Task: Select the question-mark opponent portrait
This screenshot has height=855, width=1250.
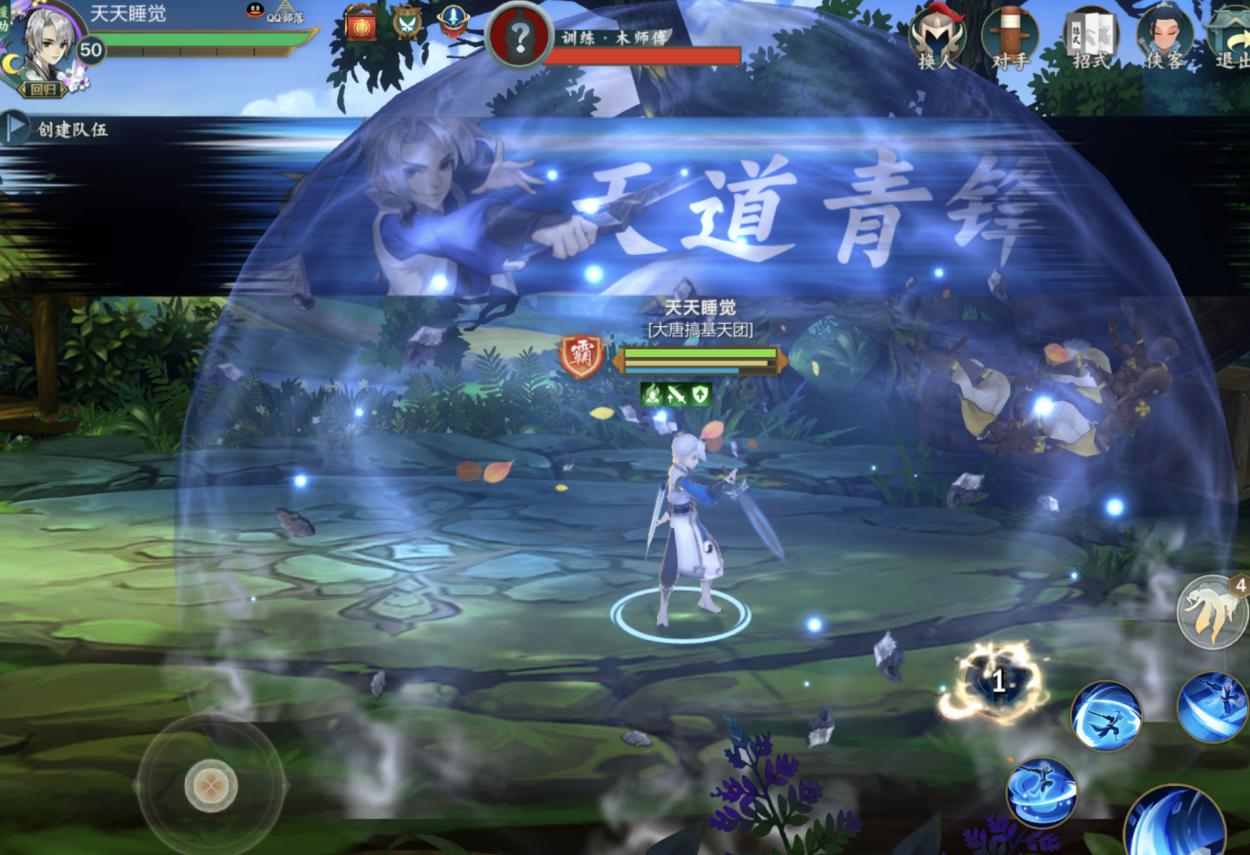Action: pyautogui.click(x=519, y=37)
